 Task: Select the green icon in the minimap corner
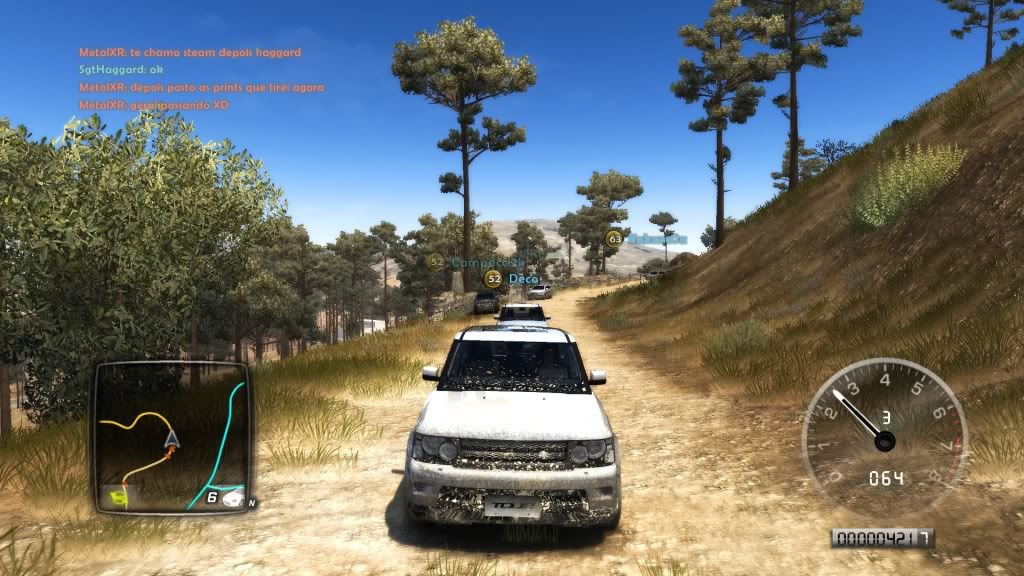pyautogui.click(x=120, y=496)
